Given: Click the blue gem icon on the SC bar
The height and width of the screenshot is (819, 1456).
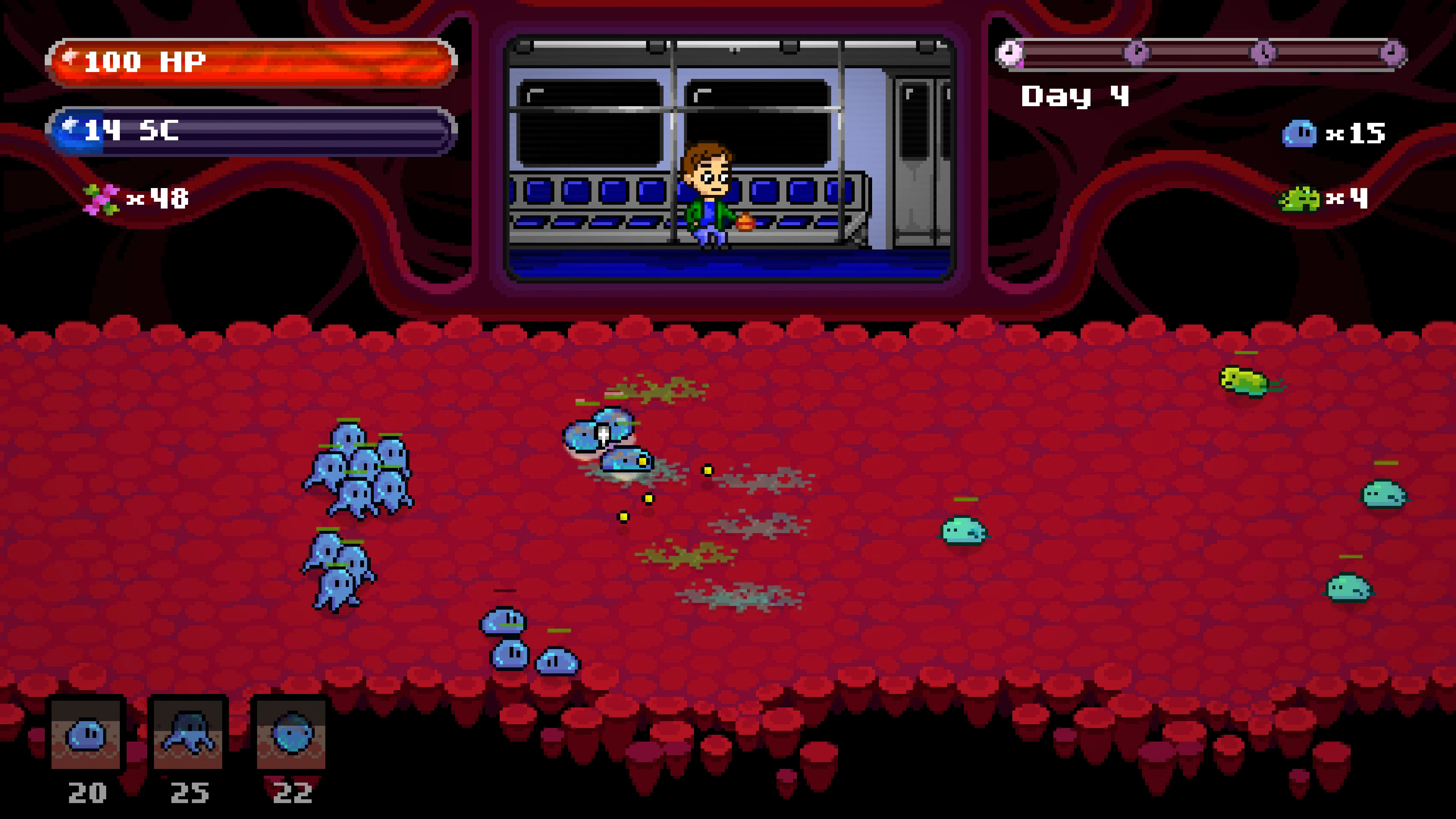Looking at the screenshot, I should pyautogui.click(x=71, y=129).
